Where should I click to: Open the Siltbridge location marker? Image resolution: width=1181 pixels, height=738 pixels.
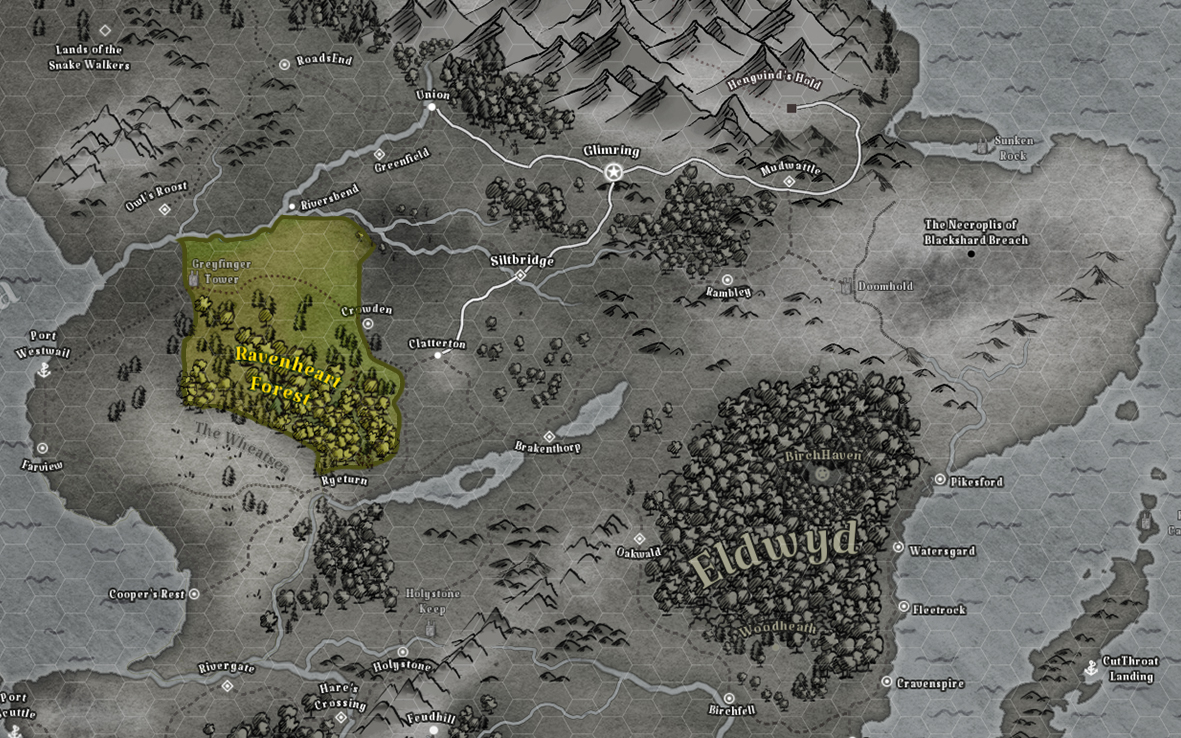pyautogui.click(x=520, y=275)
